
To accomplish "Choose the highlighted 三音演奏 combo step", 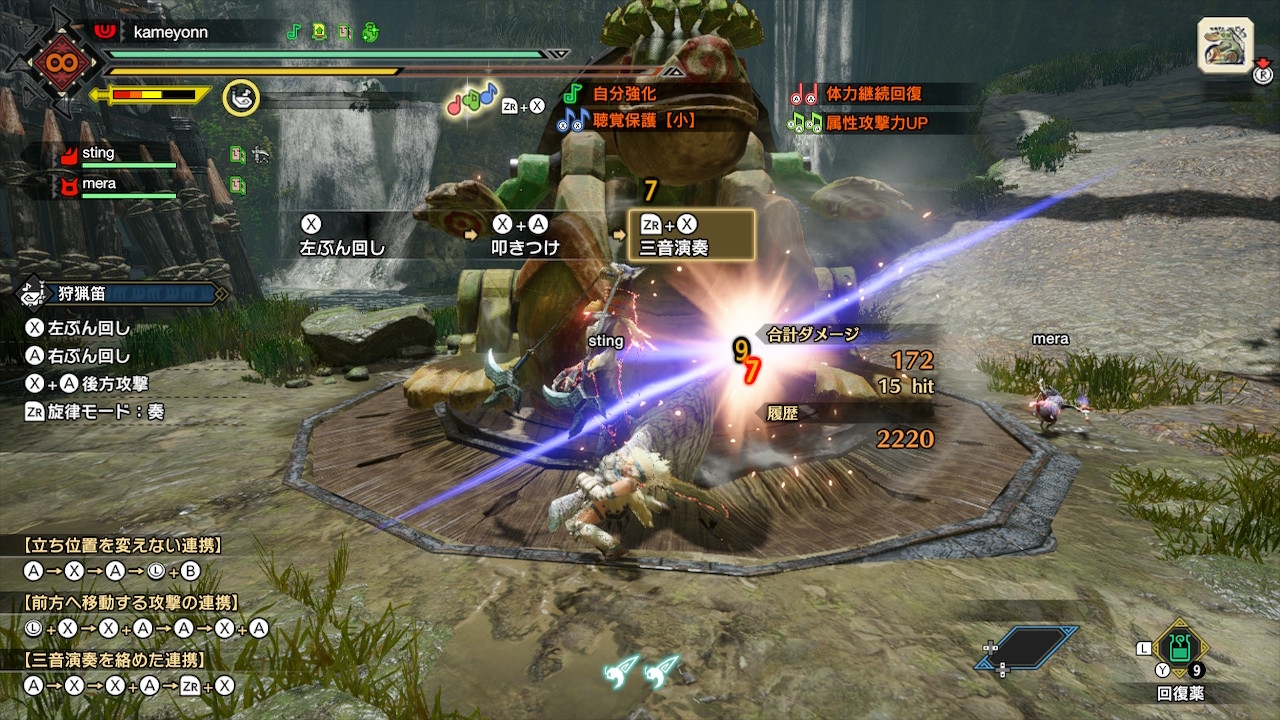I will 690,236.
